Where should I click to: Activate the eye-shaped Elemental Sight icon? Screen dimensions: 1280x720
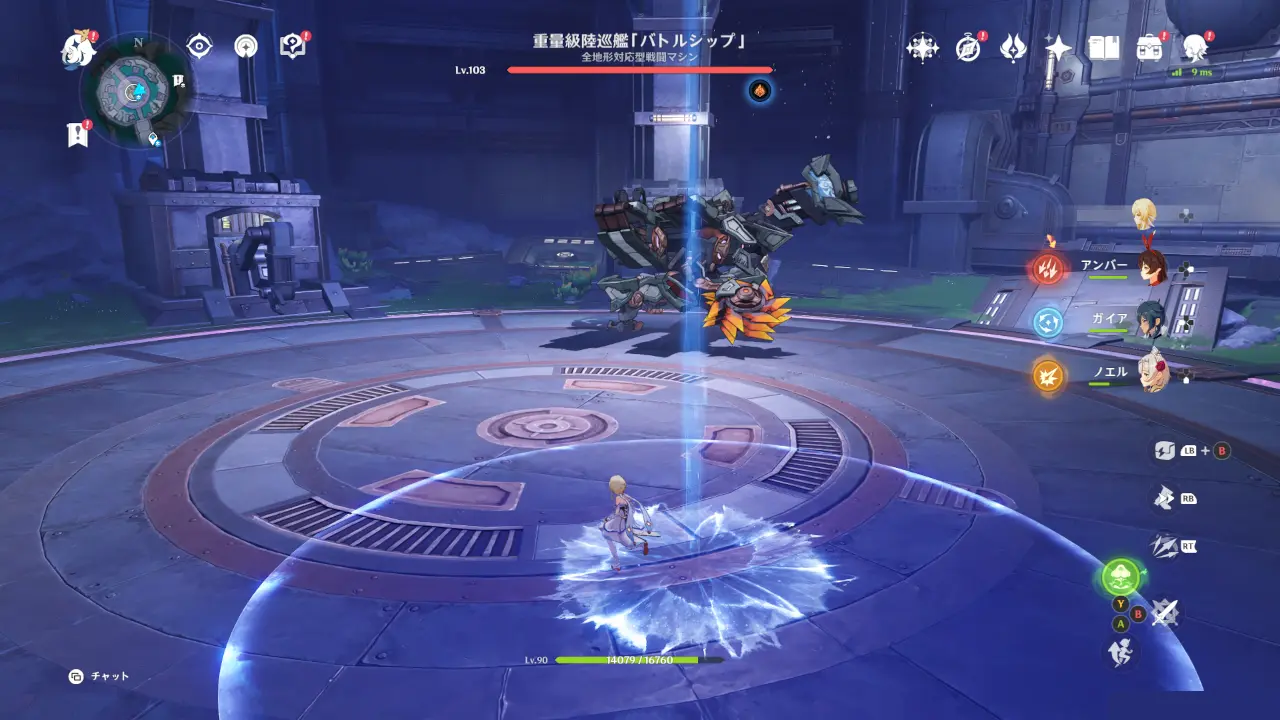coord(200,46)
